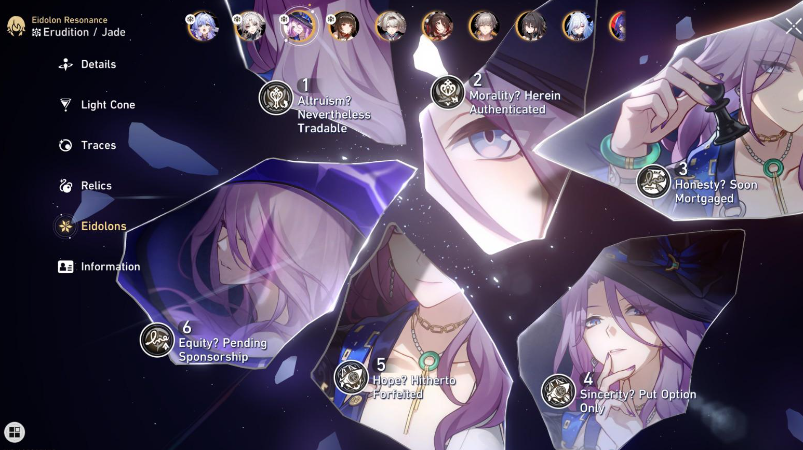Select Eidolon 1 Altruism? Nevertheless Tradable
803x450 pixels.
click(x=276, y=98)
